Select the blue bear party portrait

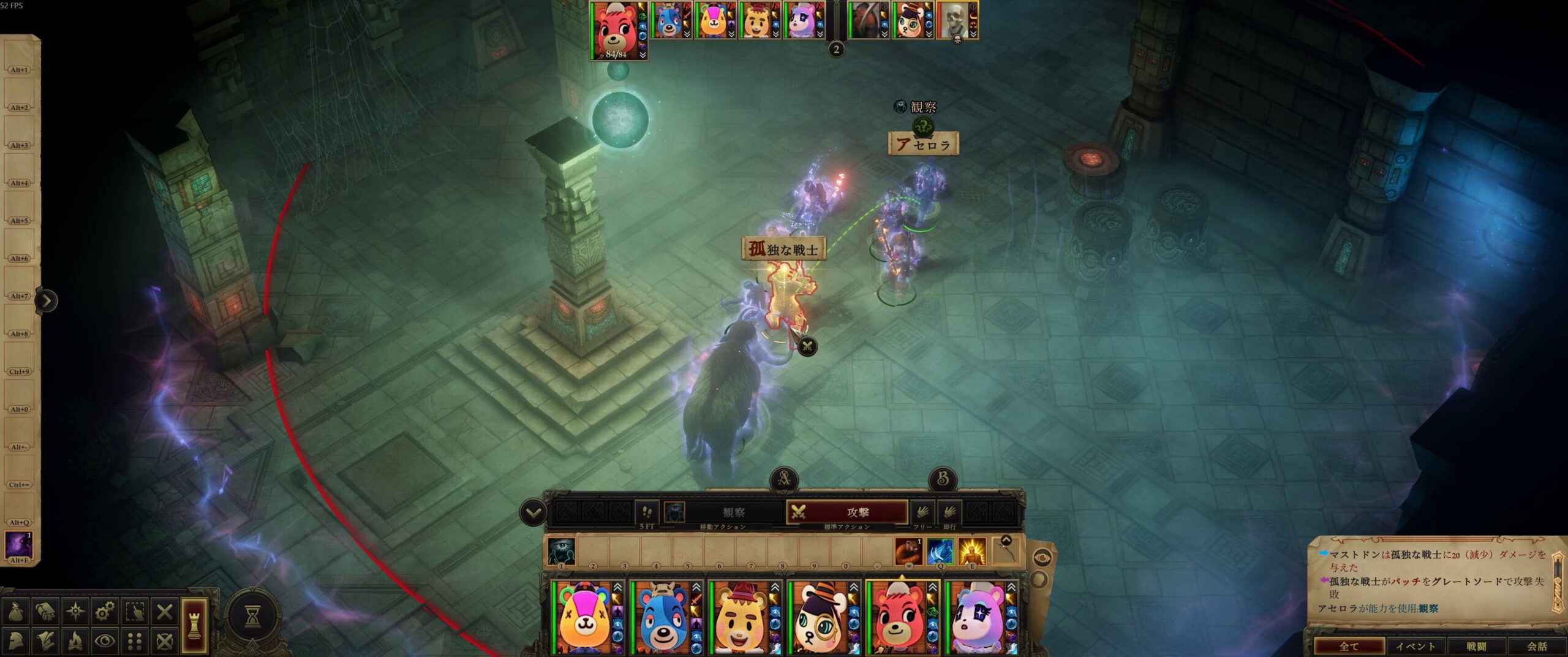click(x=665, y=618)
